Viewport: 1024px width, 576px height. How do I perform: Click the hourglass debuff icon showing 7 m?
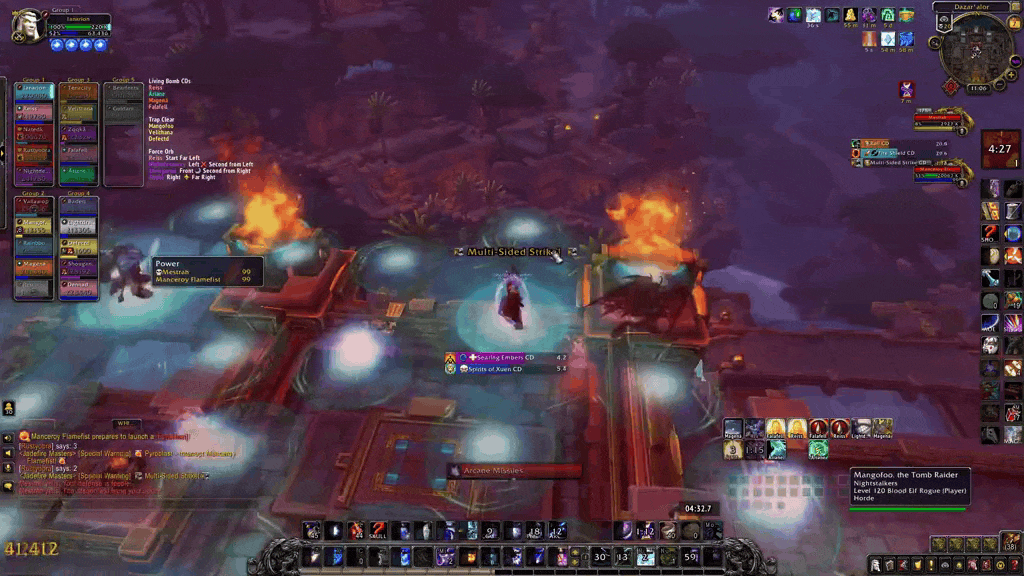(x=906, y=89)
